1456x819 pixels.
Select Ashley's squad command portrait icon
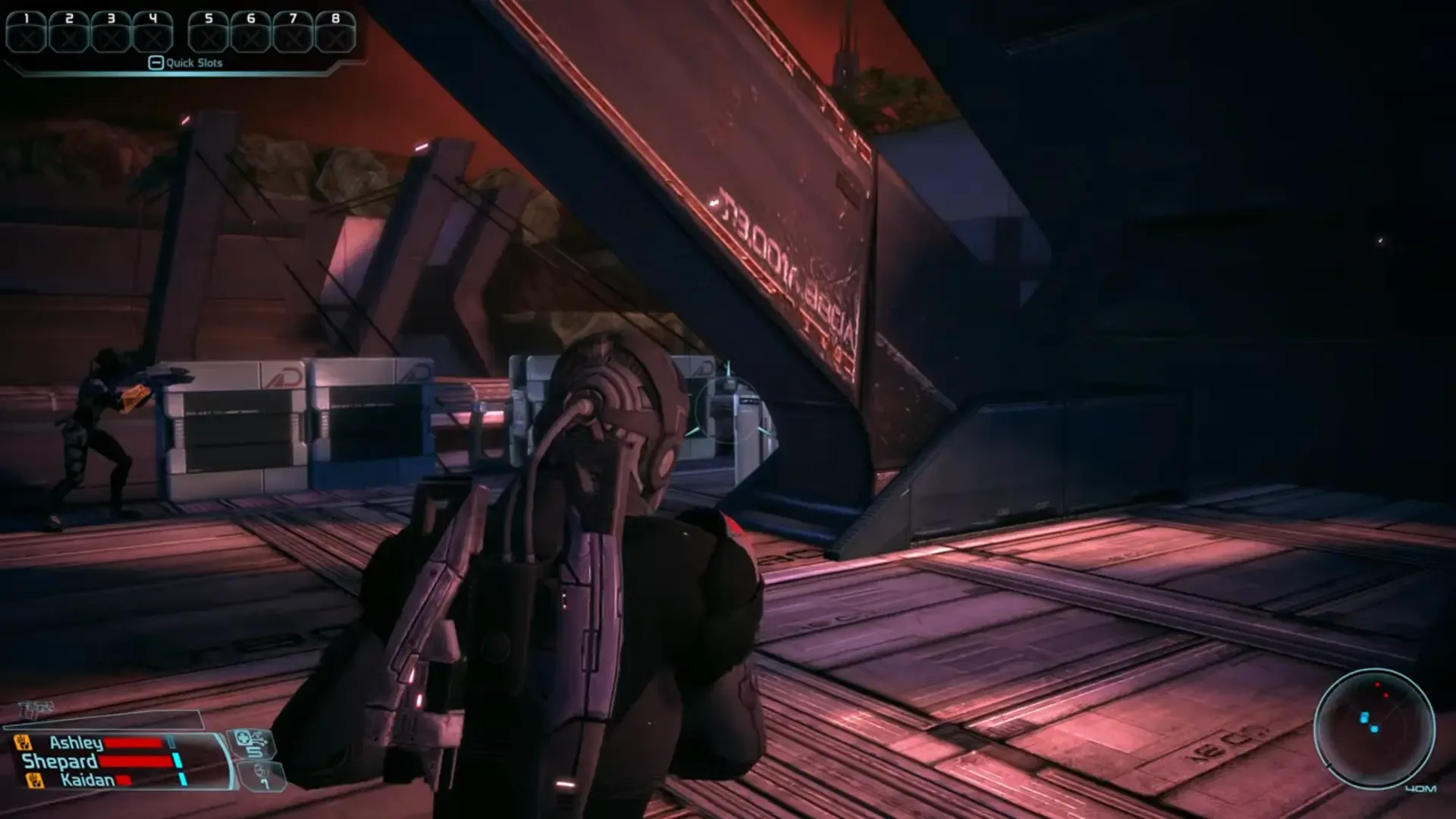click(23, 742)
